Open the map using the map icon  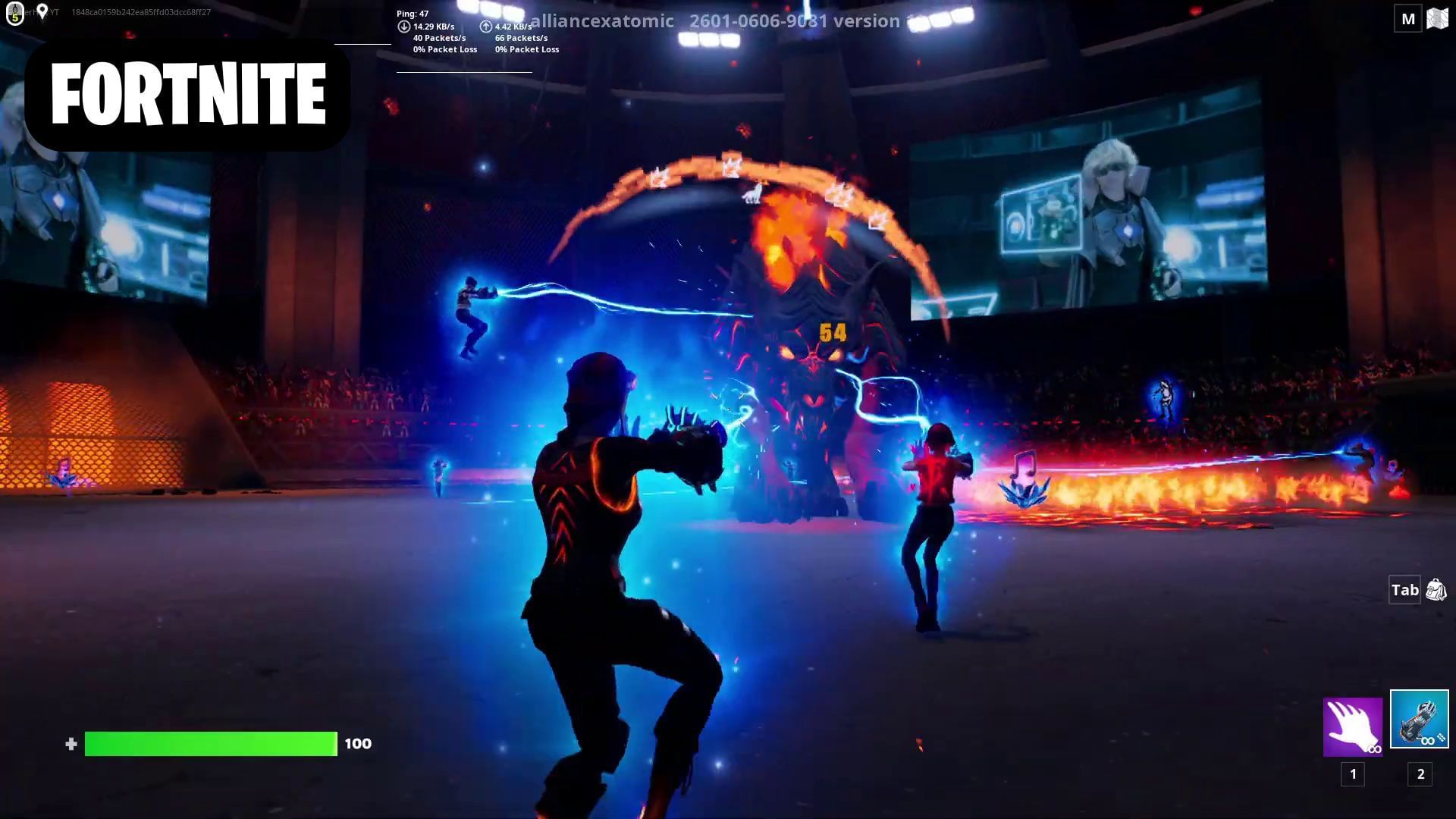point(1438,17)
